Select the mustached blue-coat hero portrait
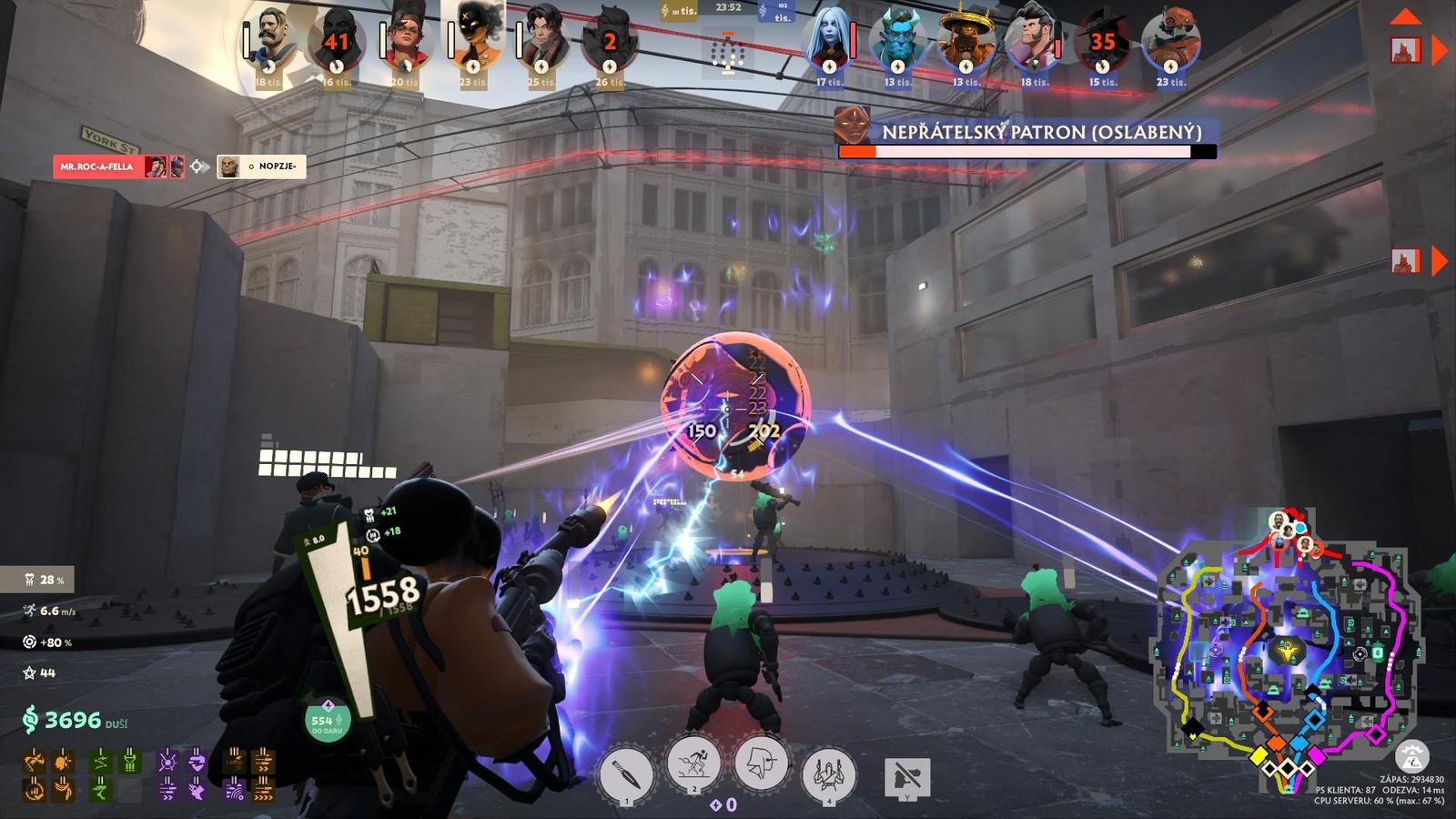1456x819 pixels. point(269,41)
